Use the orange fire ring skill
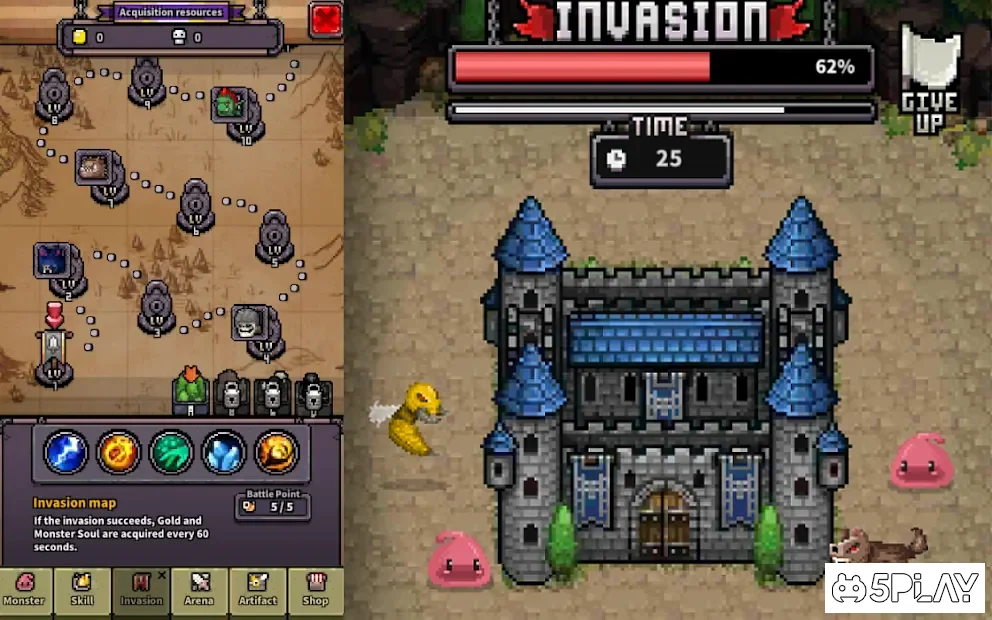Image resolution: width=992 pixels, height=620 pixels. click(x=119, y=453)
